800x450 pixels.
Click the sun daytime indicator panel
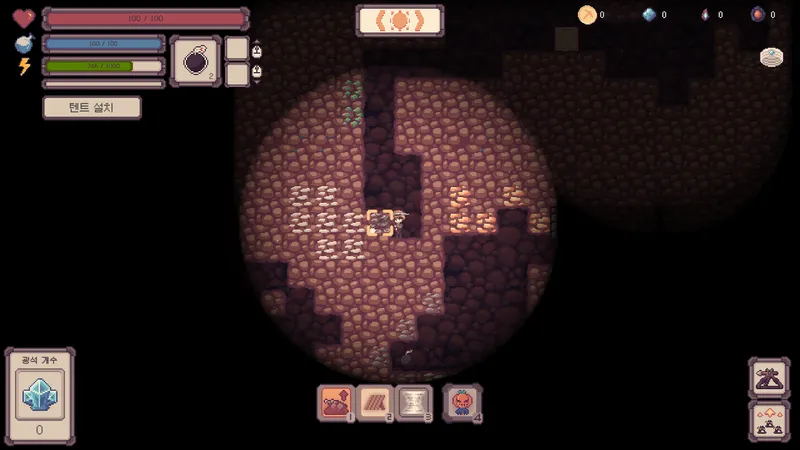pos(400,20)
